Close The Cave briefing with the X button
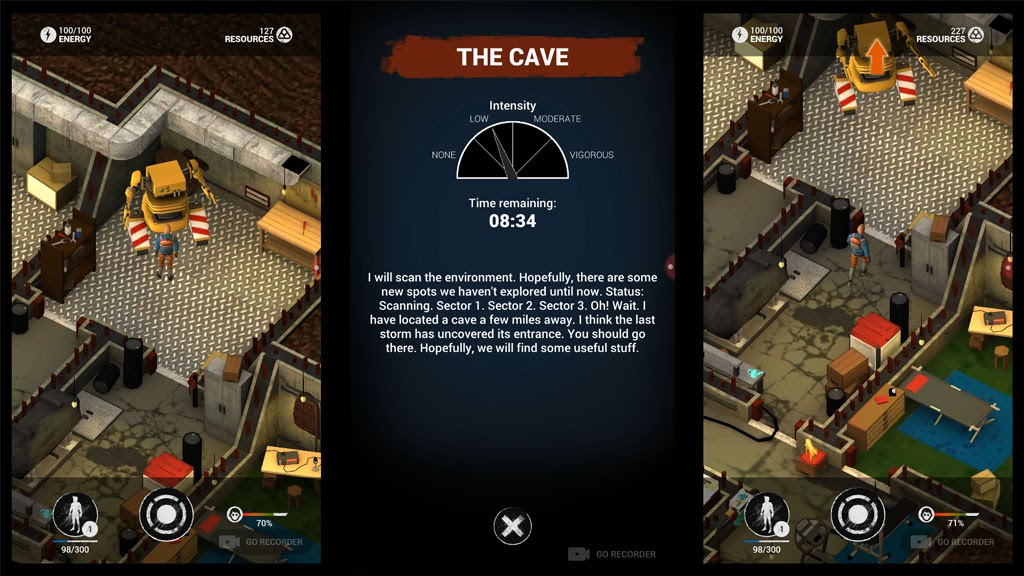Image resolution: width=1024 pixels, height=576 pixels. tap(512, 526)
